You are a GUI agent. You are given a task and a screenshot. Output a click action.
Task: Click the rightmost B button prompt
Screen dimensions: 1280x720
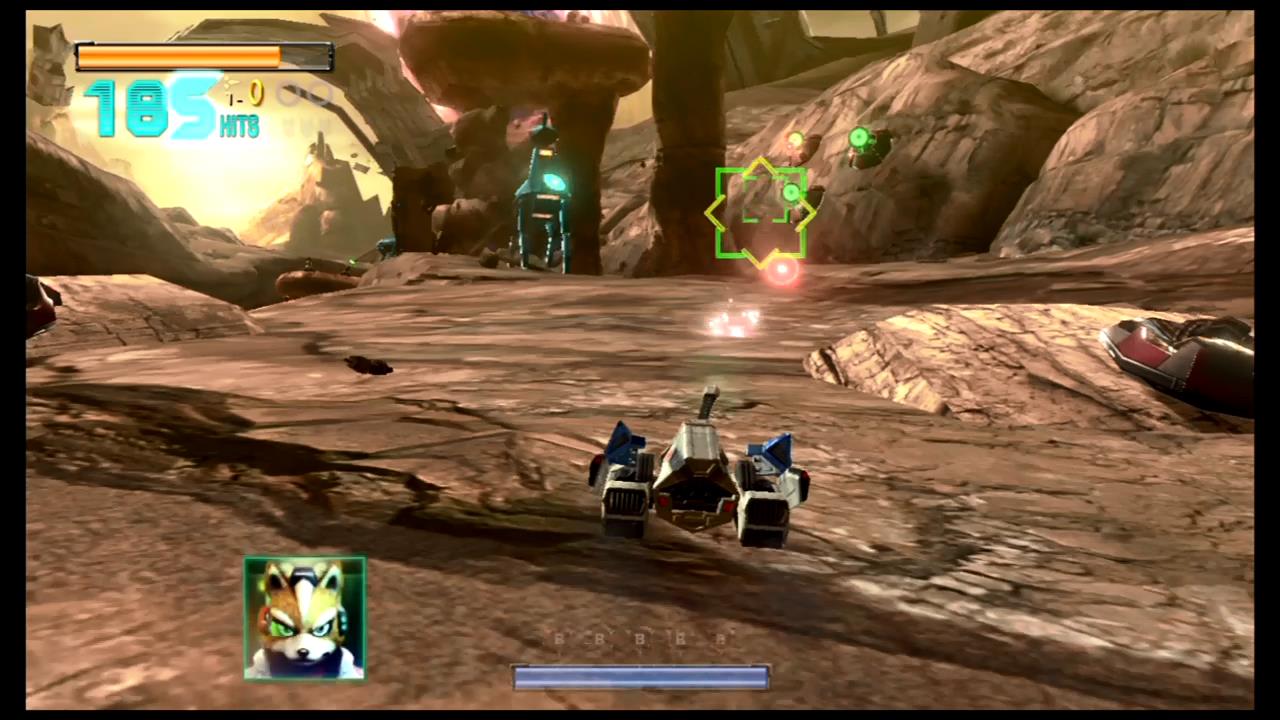pos(720,640)
